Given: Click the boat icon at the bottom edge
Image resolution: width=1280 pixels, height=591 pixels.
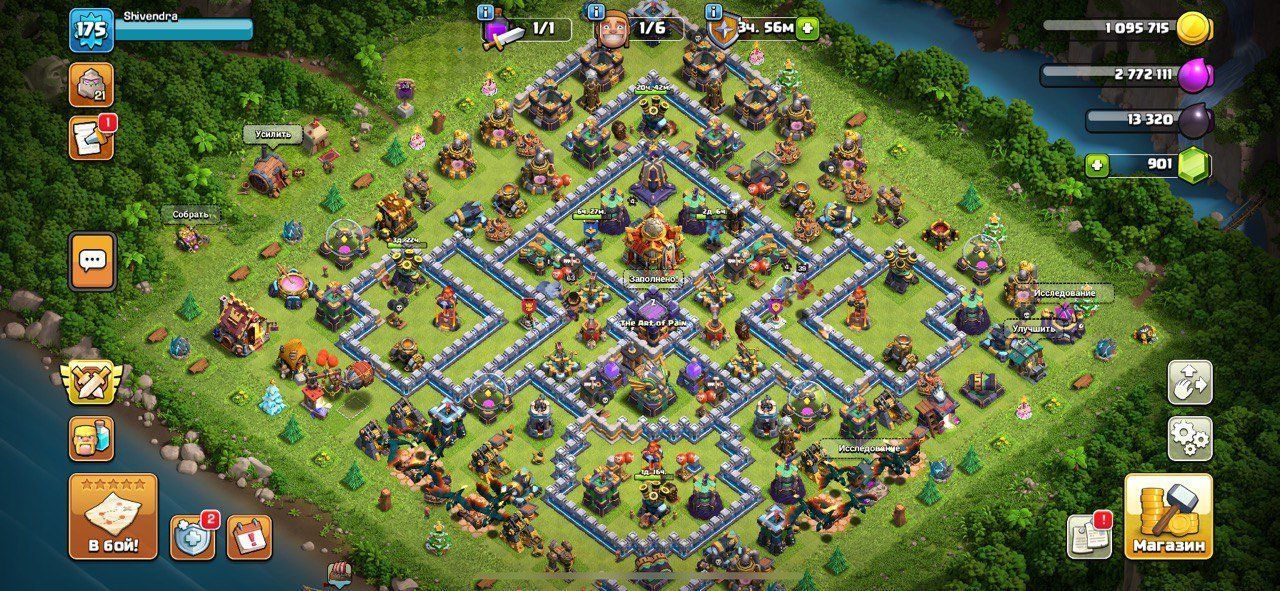Looking at the screenshot, I should coord(340,575).
